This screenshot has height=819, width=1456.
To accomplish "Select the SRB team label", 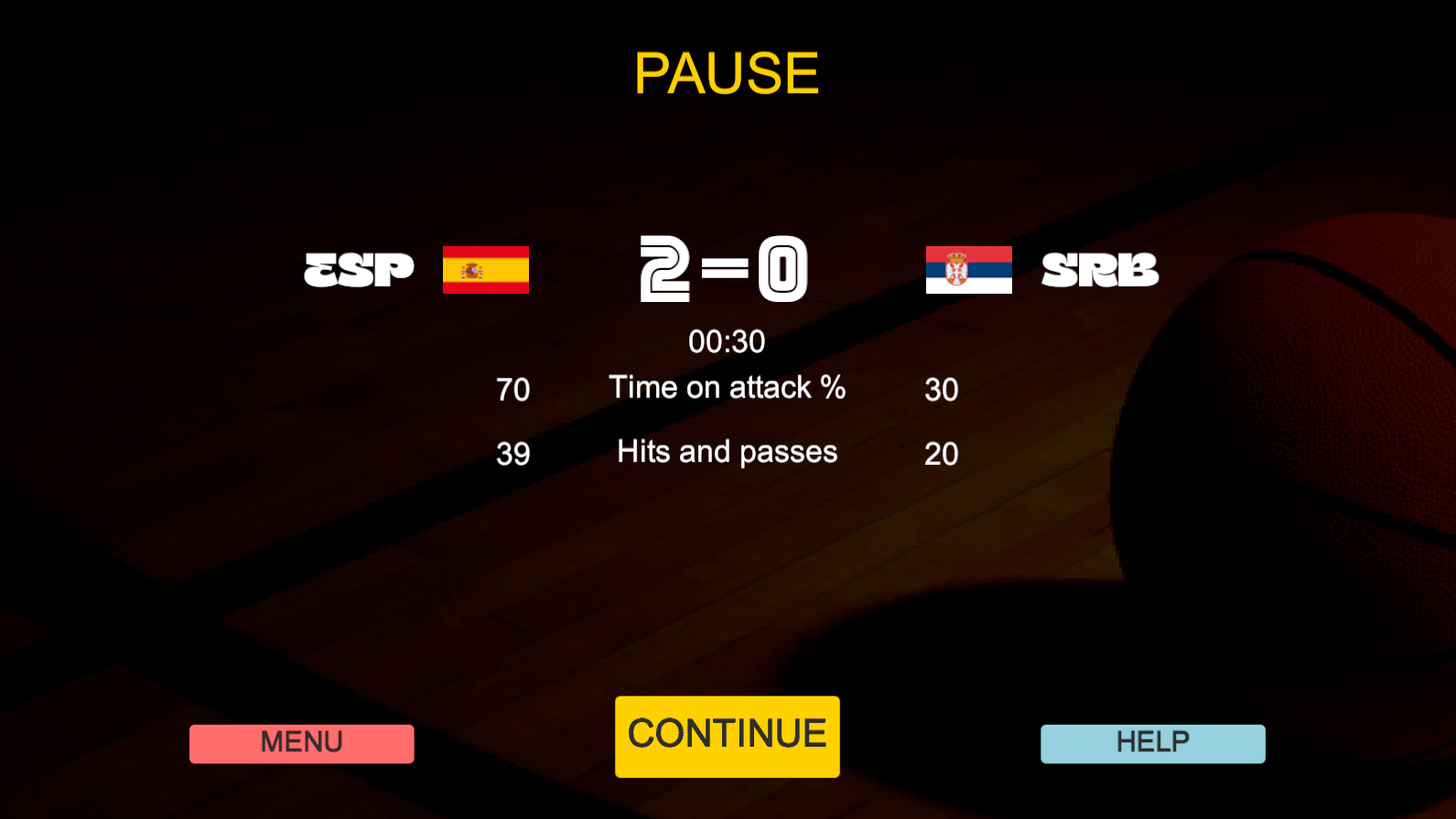I will click(x=1099, y=269).
